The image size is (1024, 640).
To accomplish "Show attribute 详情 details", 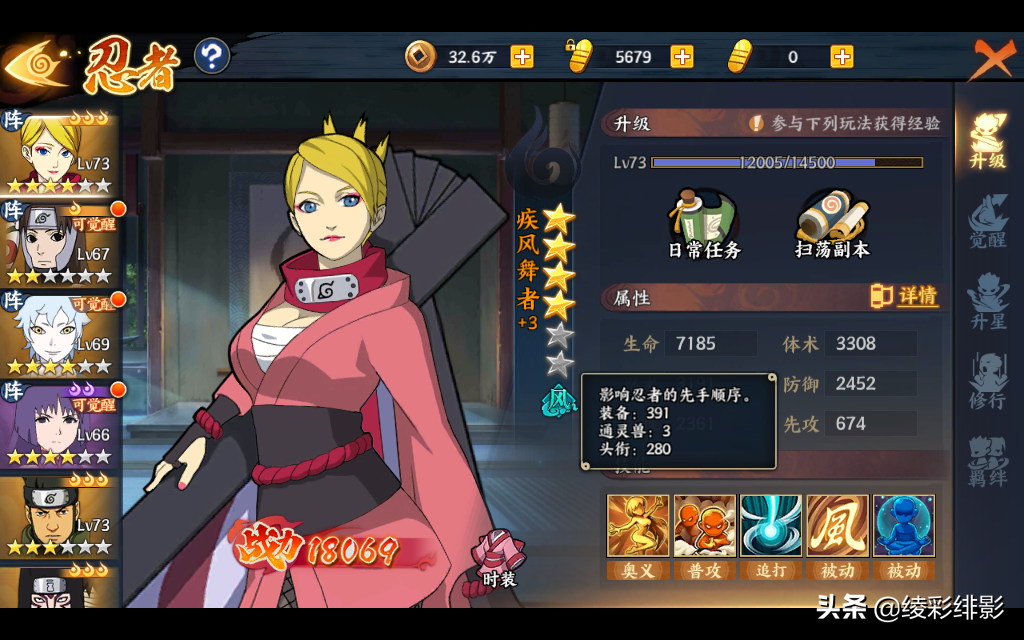I will [x=906, y=297].
